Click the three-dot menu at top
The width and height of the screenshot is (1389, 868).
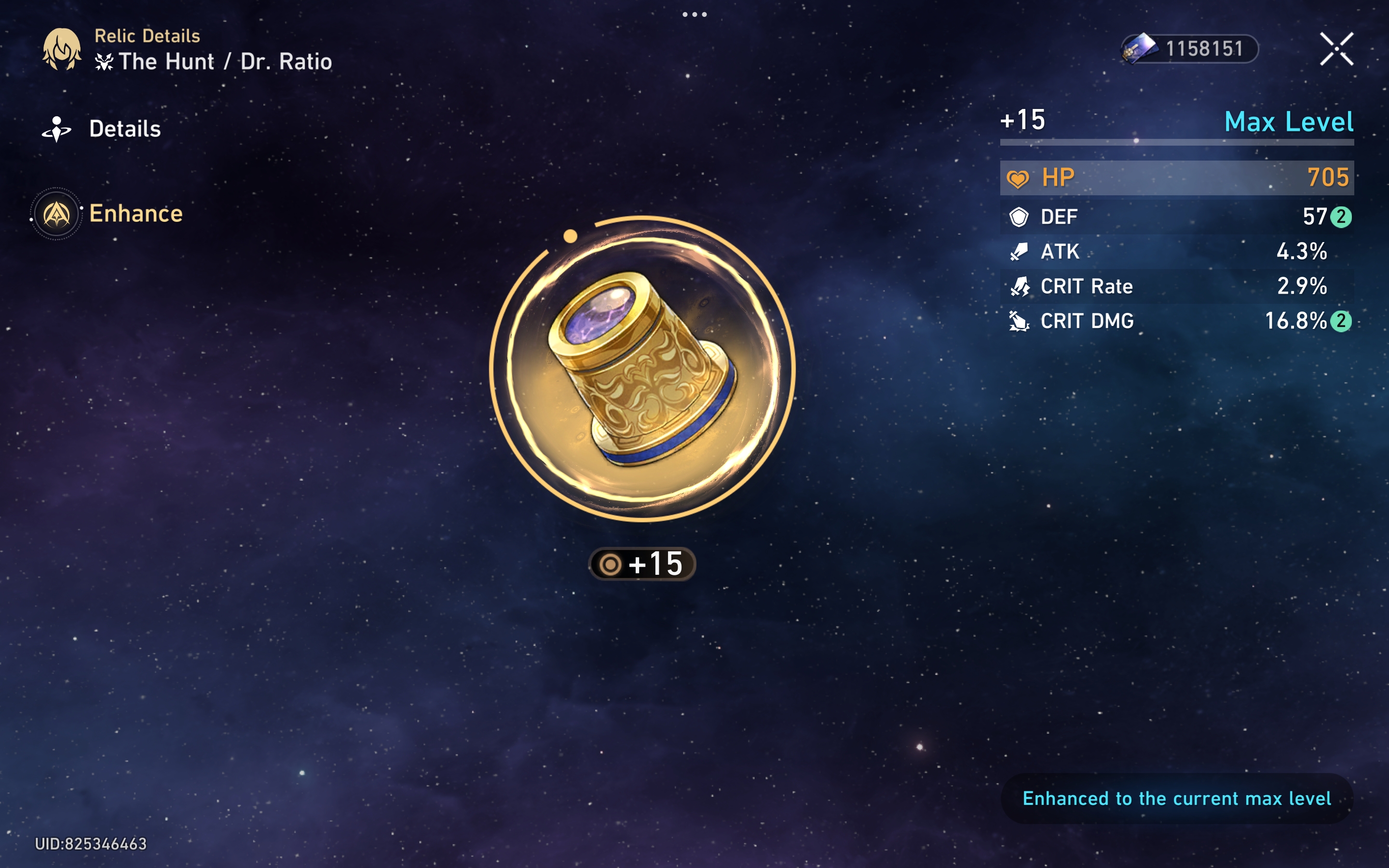(694, 14)
